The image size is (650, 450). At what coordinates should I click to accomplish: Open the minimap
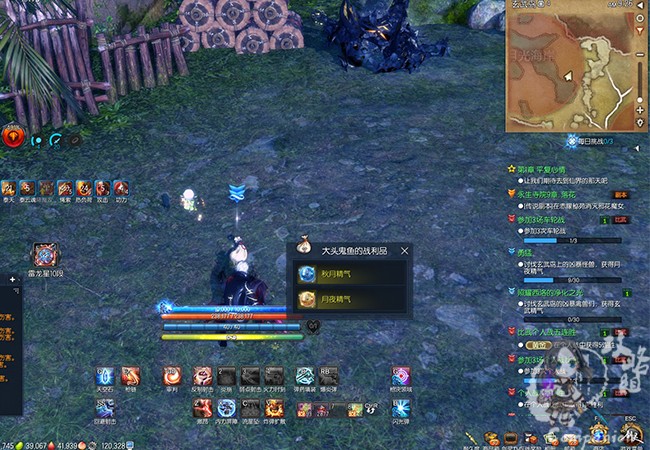574,68
